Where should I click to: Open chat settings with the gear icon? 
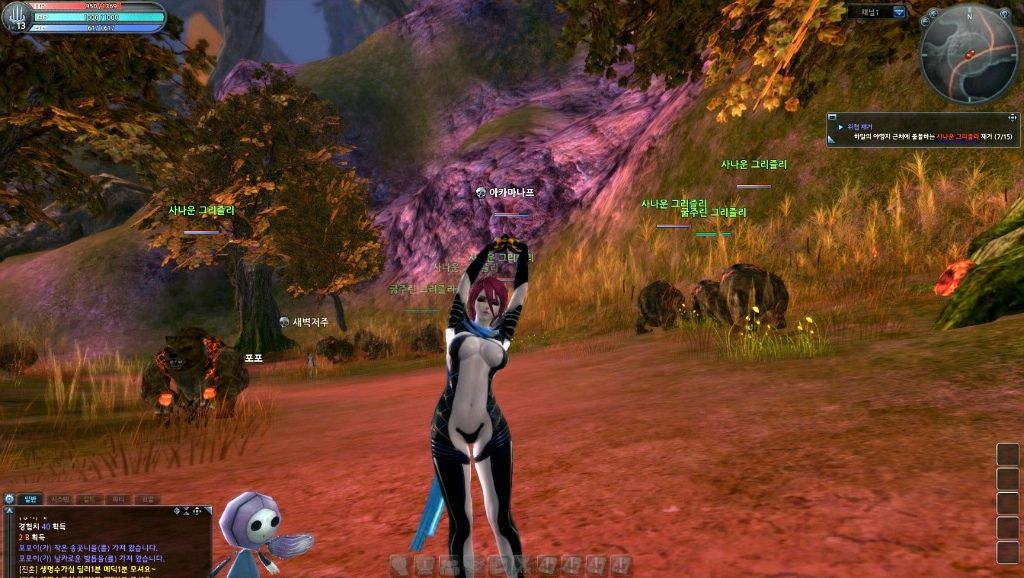coord(9,498)
